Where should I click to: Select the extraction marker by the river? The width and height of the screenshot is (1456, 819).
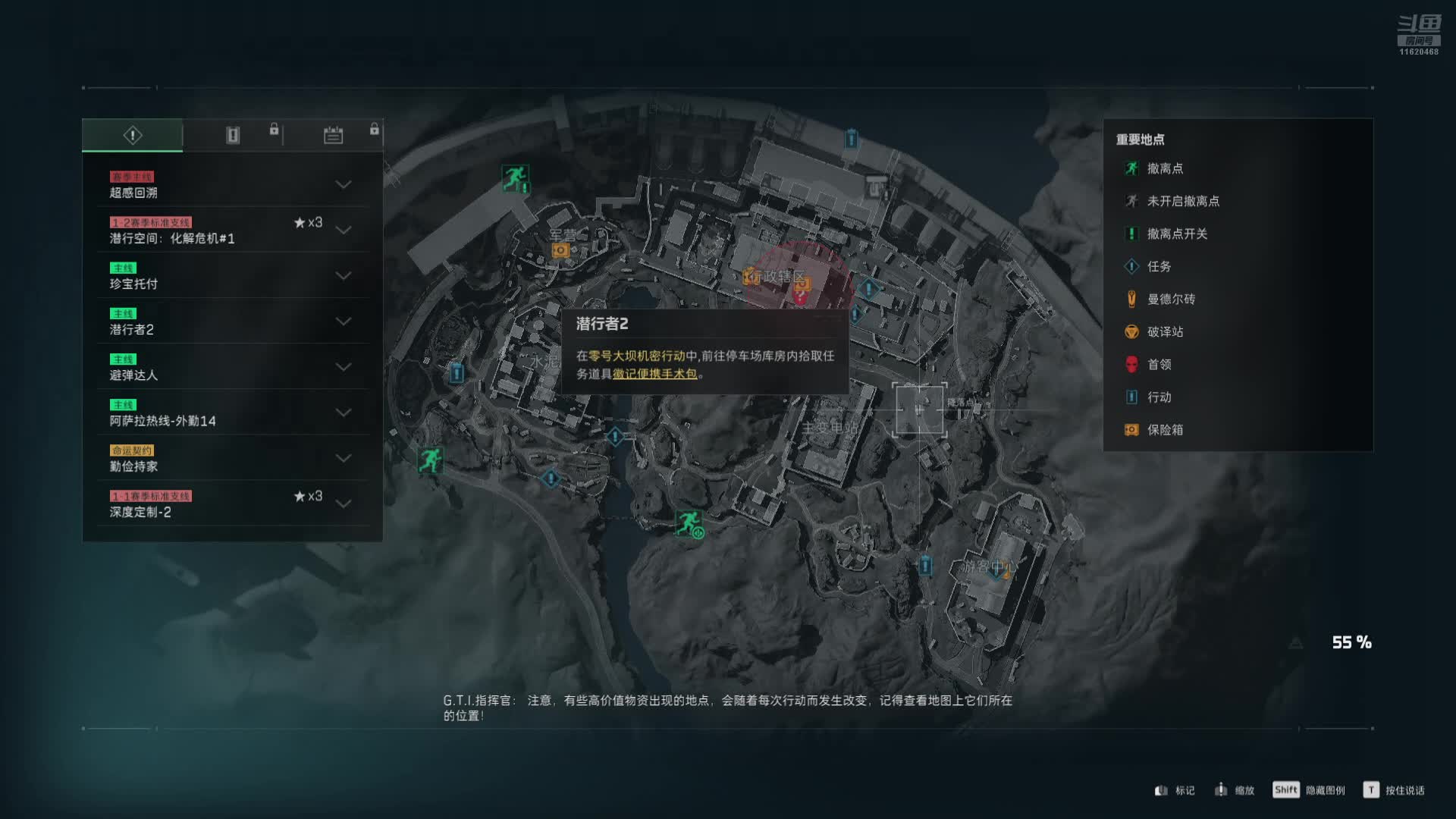[x=689, y=522]
